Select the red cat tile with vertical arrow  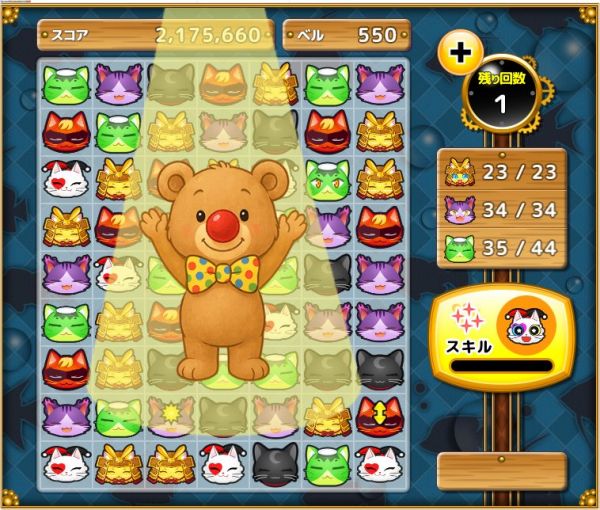(x=380, y=413)
